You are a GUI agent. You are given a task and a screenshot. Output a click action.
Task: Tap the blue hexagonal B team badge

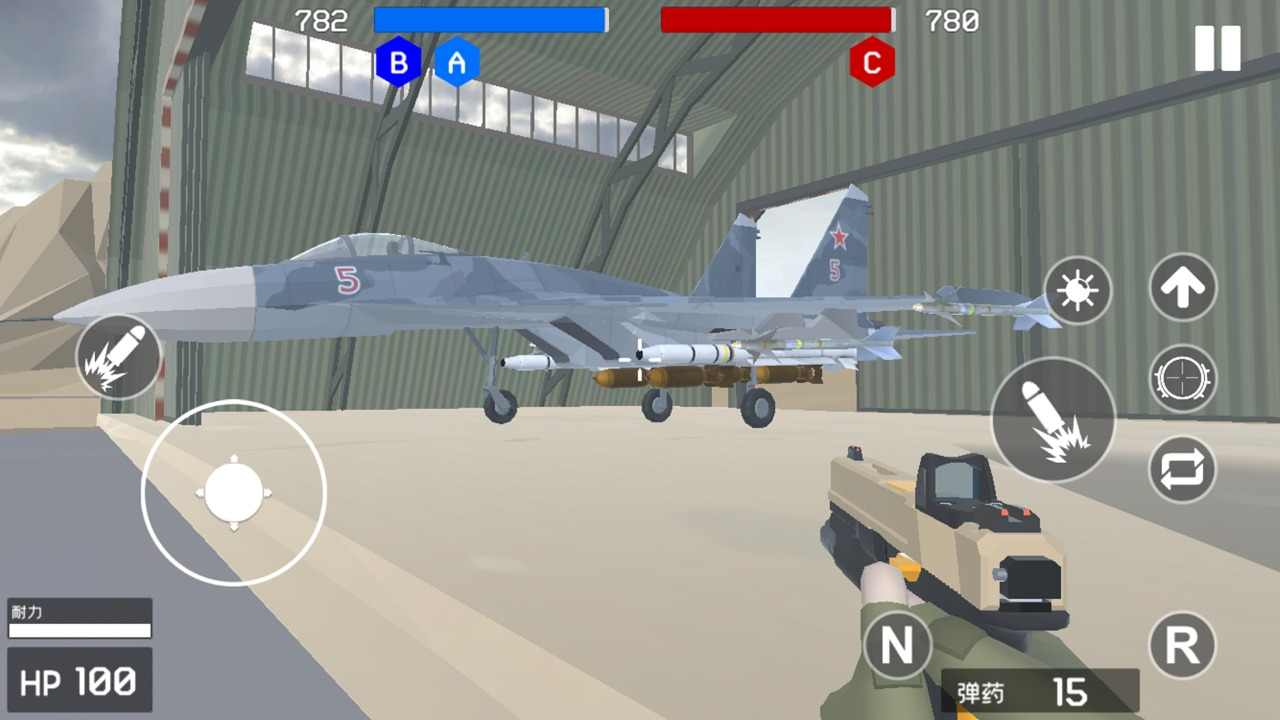400,62
